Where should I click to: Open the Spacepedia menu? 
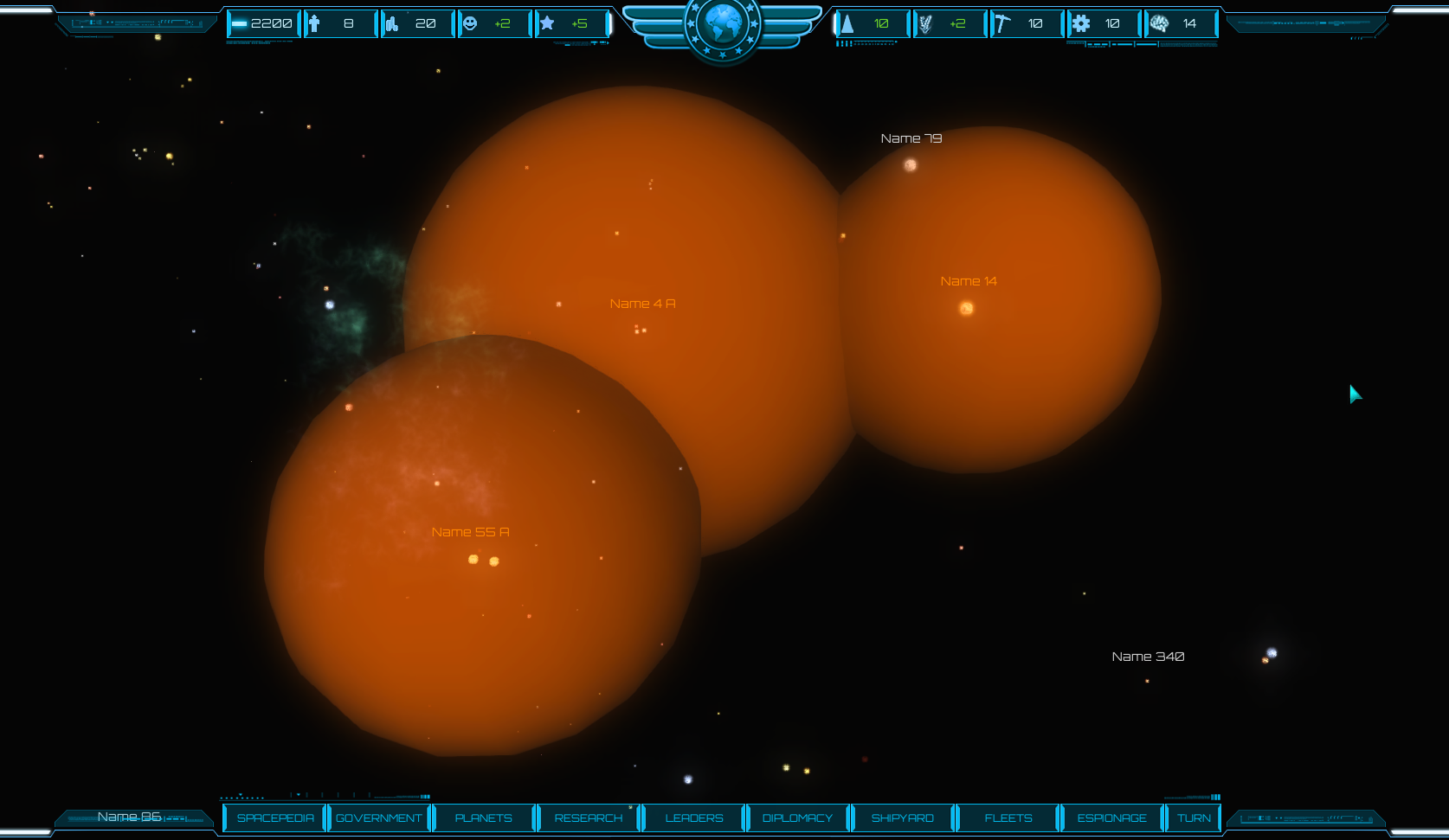click(275, 818)
